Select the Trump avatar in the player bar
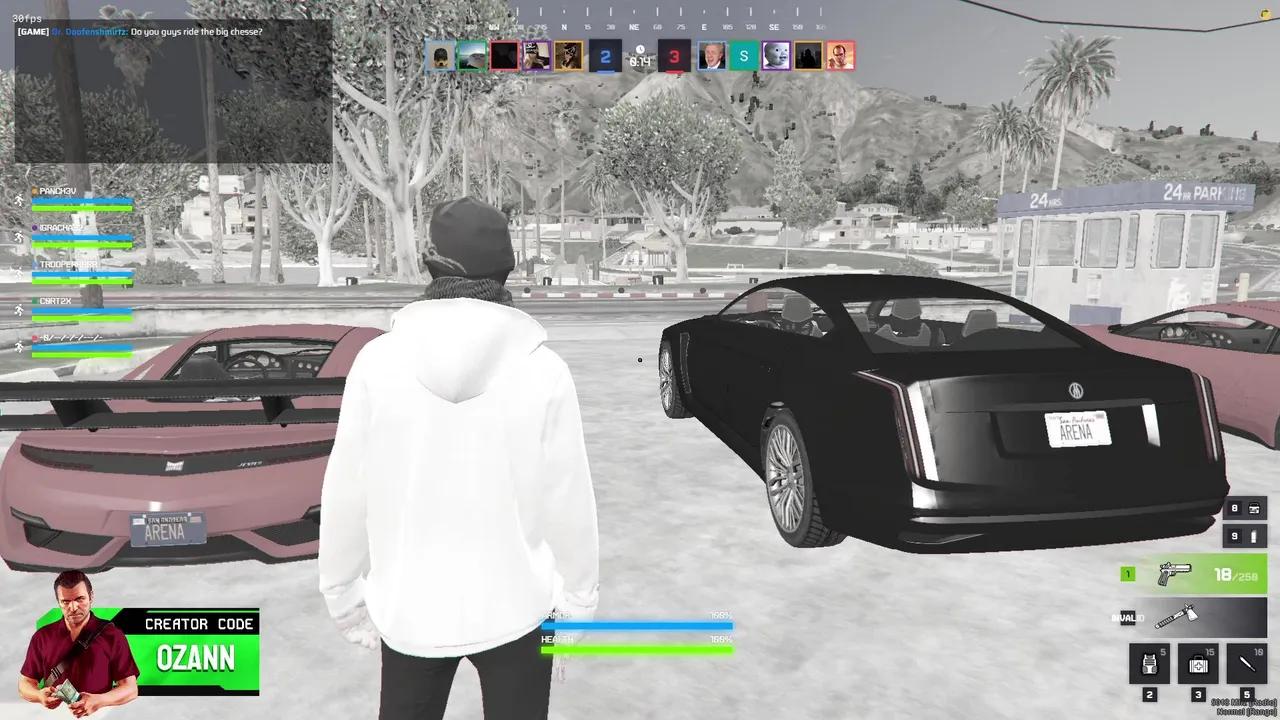The width and height of the screenshot is (1280, 720). (x=710, y=56)
